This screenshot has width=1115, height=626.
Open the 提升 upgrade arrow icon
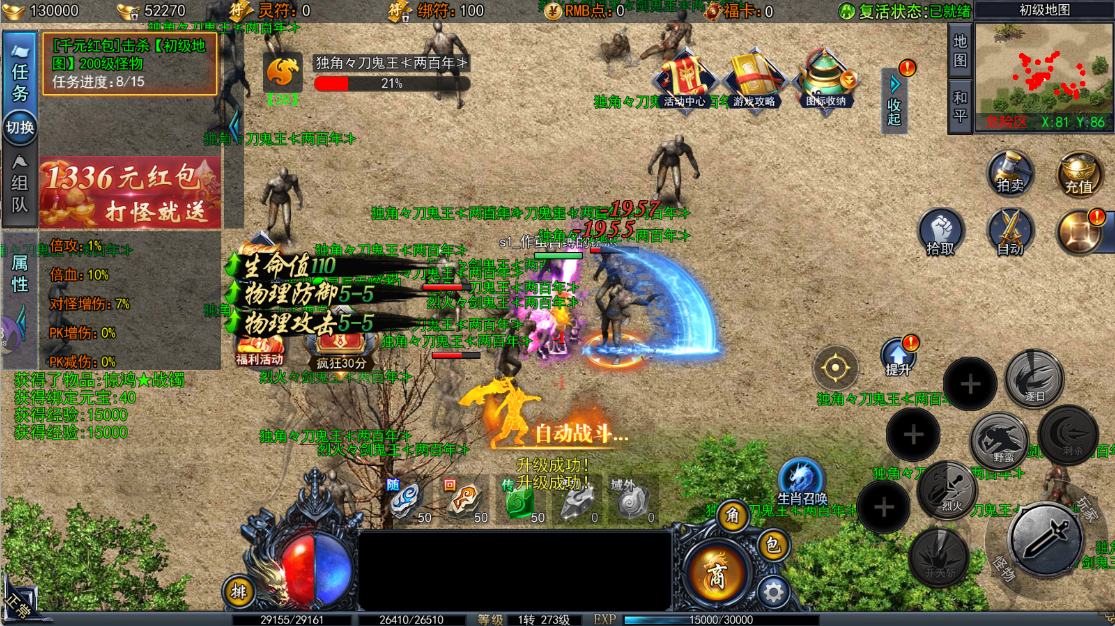coord(898,357)
